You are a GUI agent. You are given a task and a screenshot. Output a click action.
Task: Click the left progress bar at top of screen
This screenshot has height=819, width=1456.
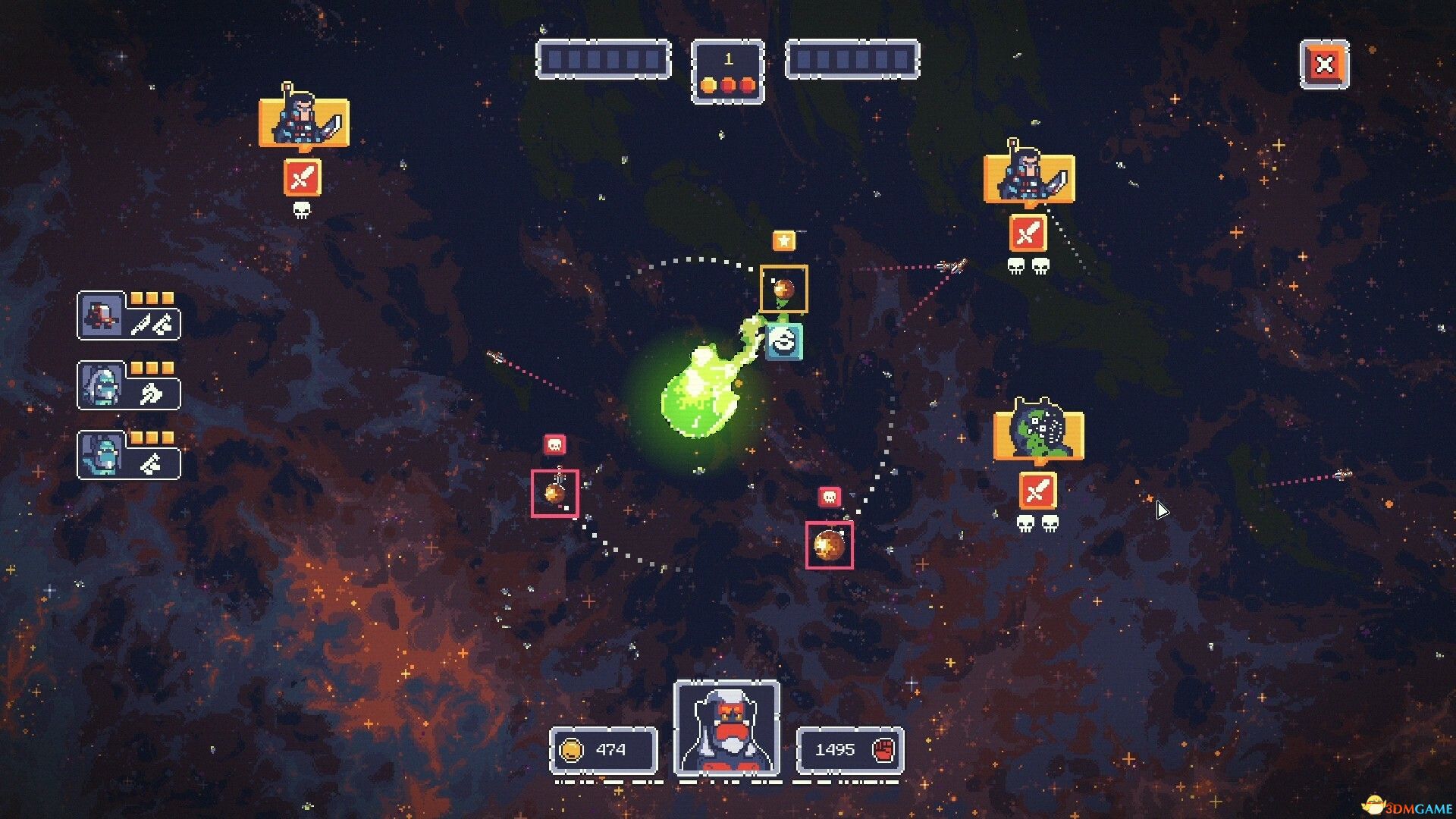coord(603,61)
